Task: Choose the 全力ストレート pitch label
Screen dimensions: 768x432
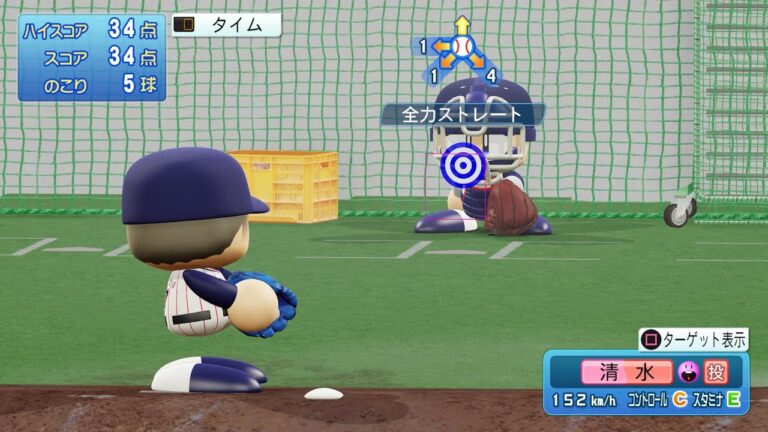Action: coord(462,115)
